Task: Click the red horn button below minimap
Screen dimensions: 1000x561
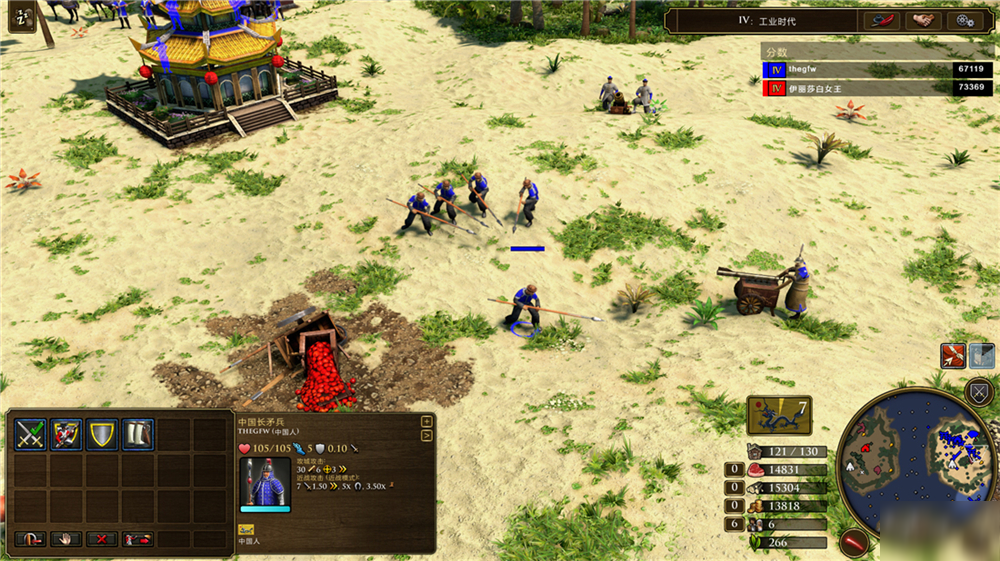Action: (x=853, y=542)
